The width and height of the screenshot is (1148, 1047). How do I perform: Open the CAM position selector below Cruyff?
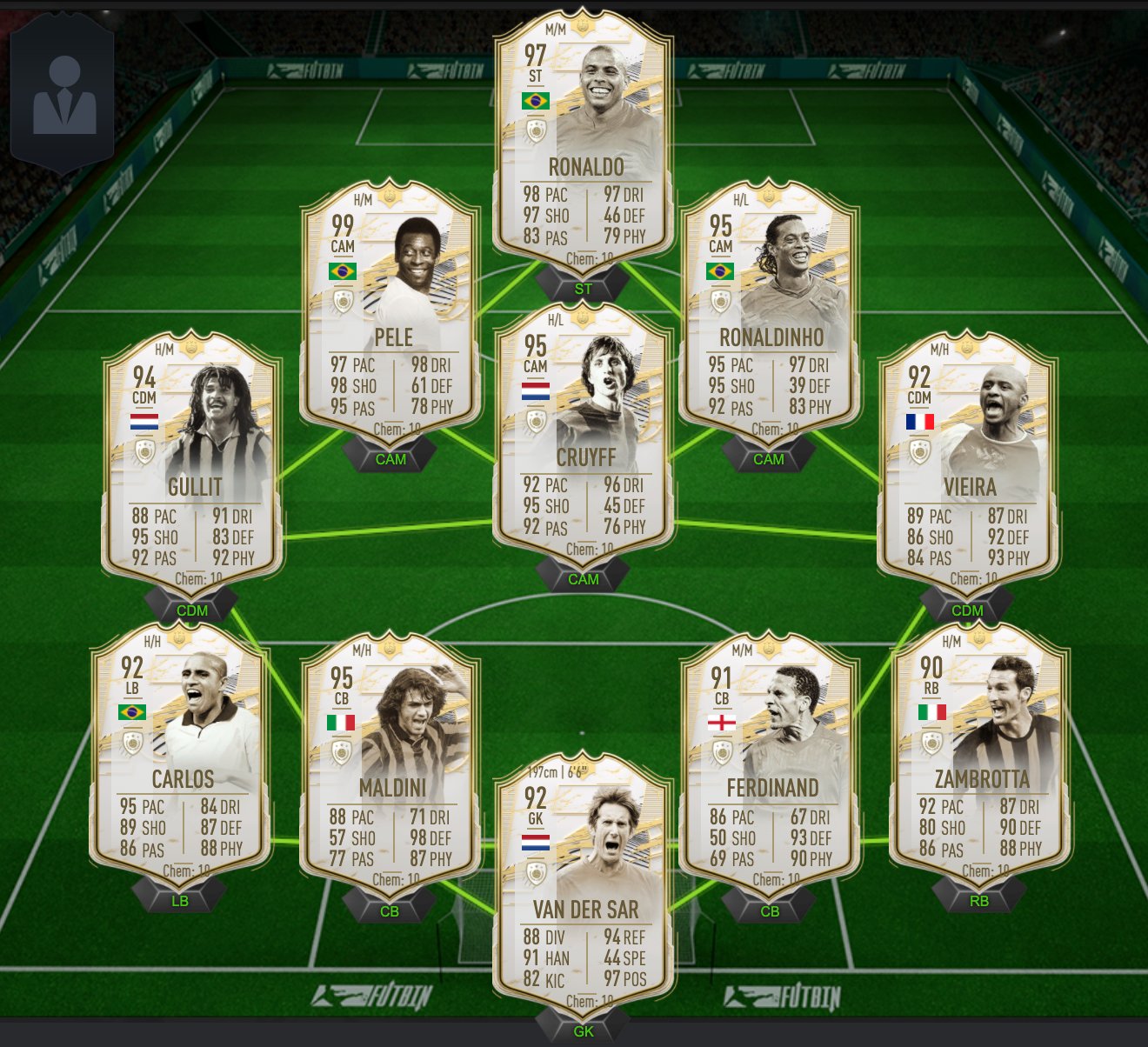[x=585, y=578]
